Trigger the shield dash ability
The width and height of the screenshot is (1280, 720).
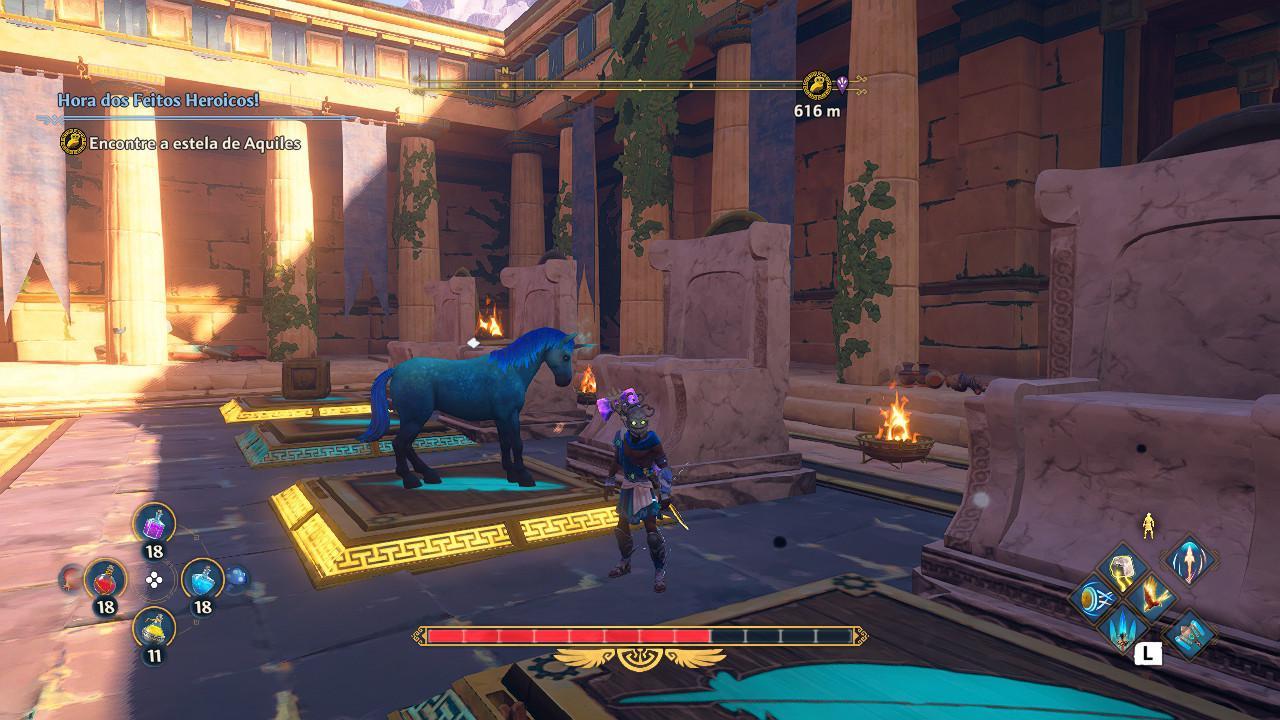pos(1091,598)
